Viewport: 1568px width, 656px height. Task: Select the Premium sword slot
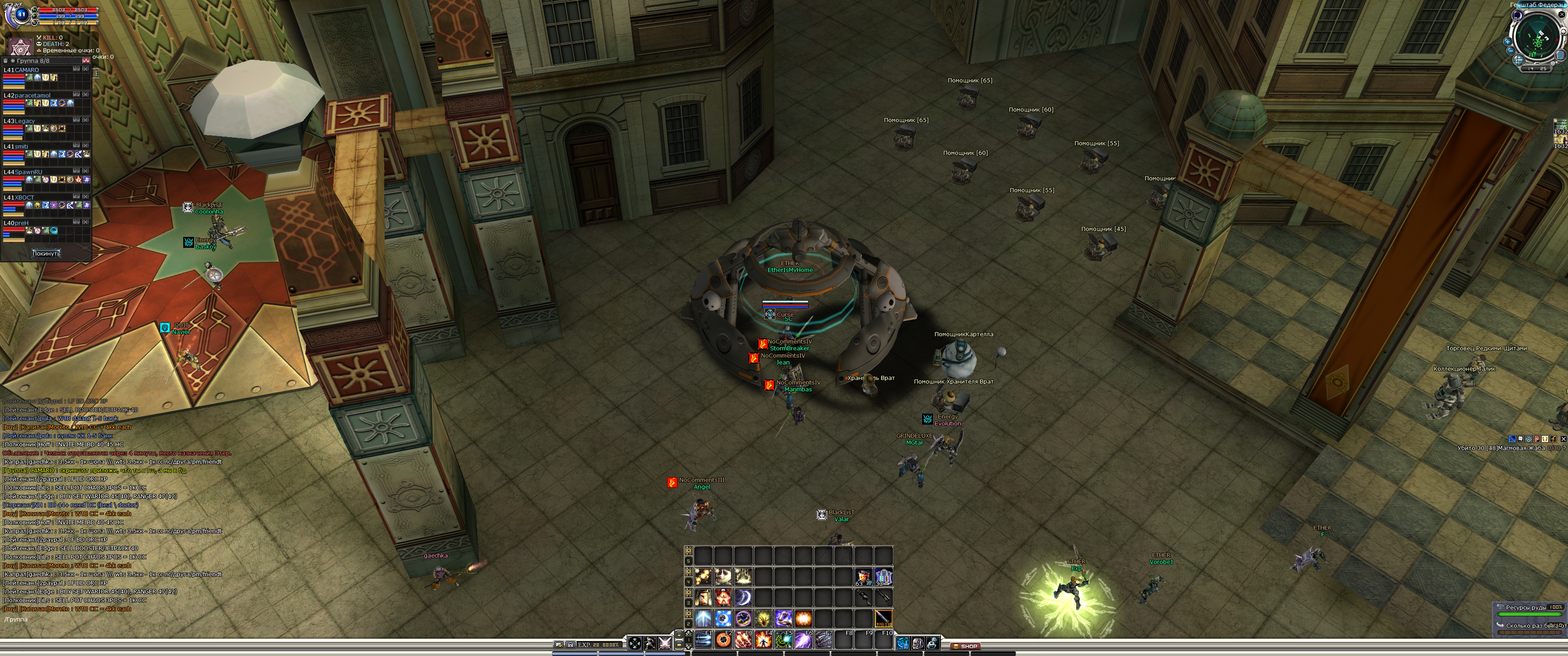[x=883, y=618]
